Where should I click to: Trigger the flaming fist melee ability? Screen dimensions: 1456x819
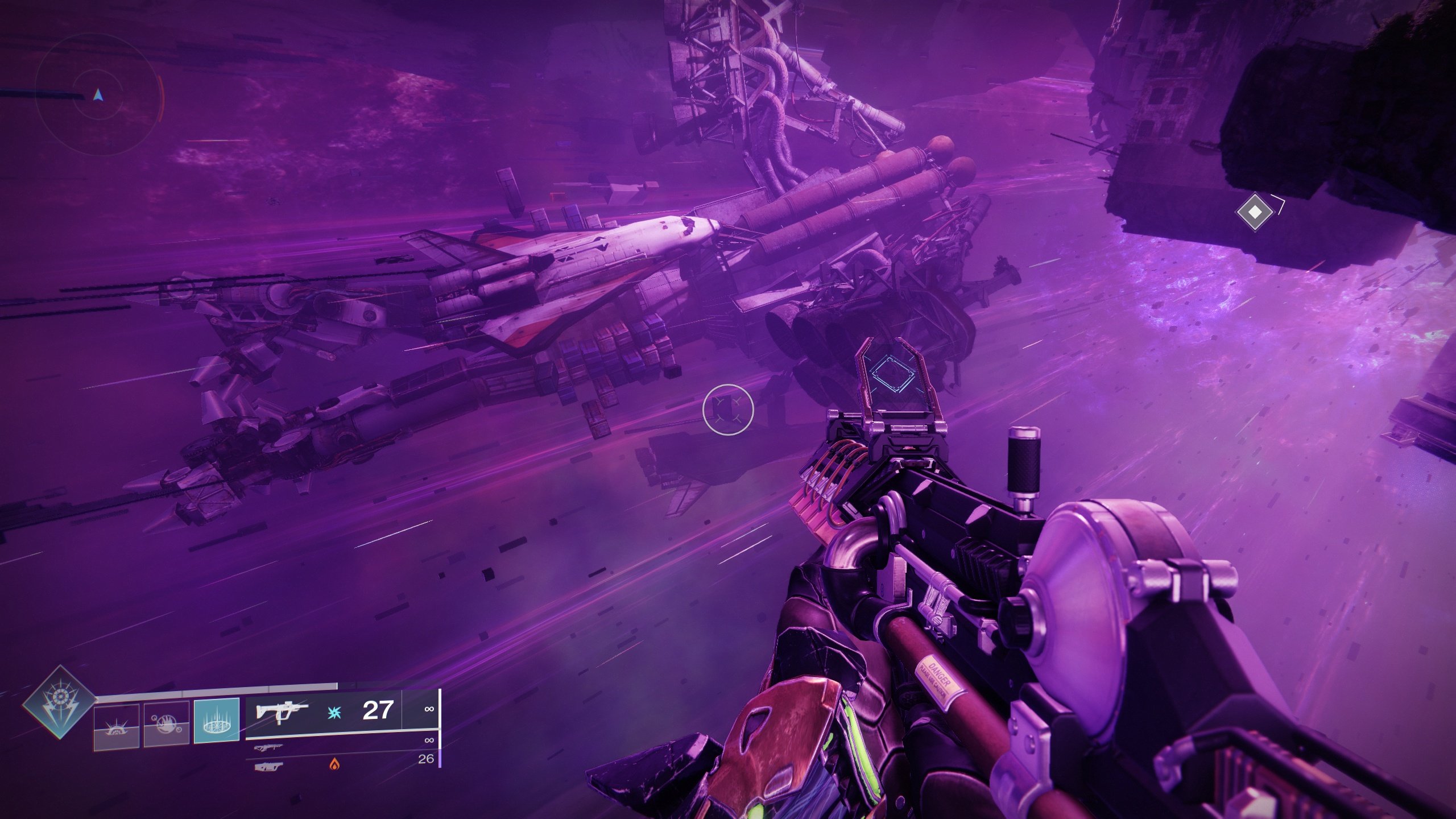[x=166, y=723]
